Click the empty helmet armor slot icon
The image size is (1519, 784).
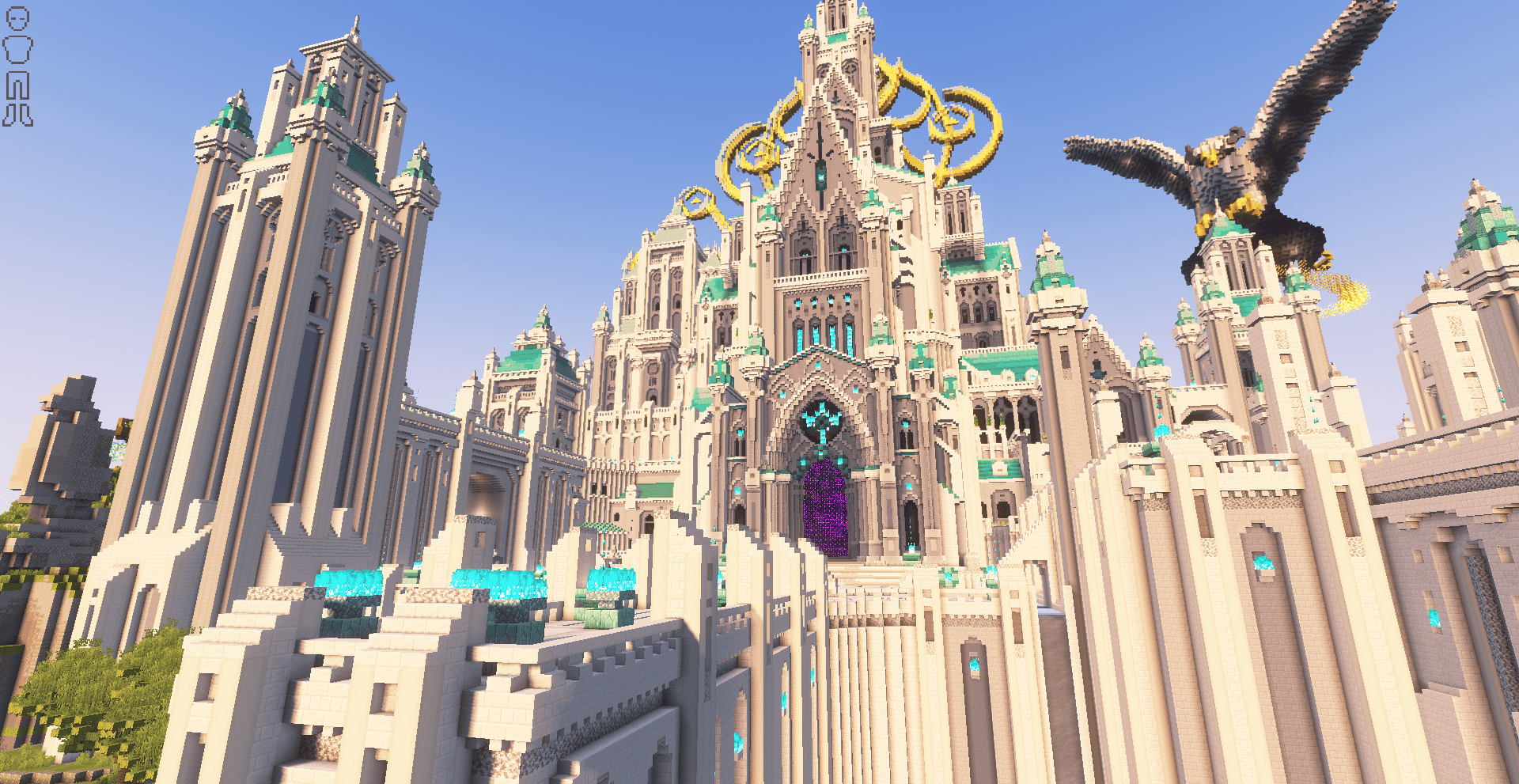[x=17, y=19]
